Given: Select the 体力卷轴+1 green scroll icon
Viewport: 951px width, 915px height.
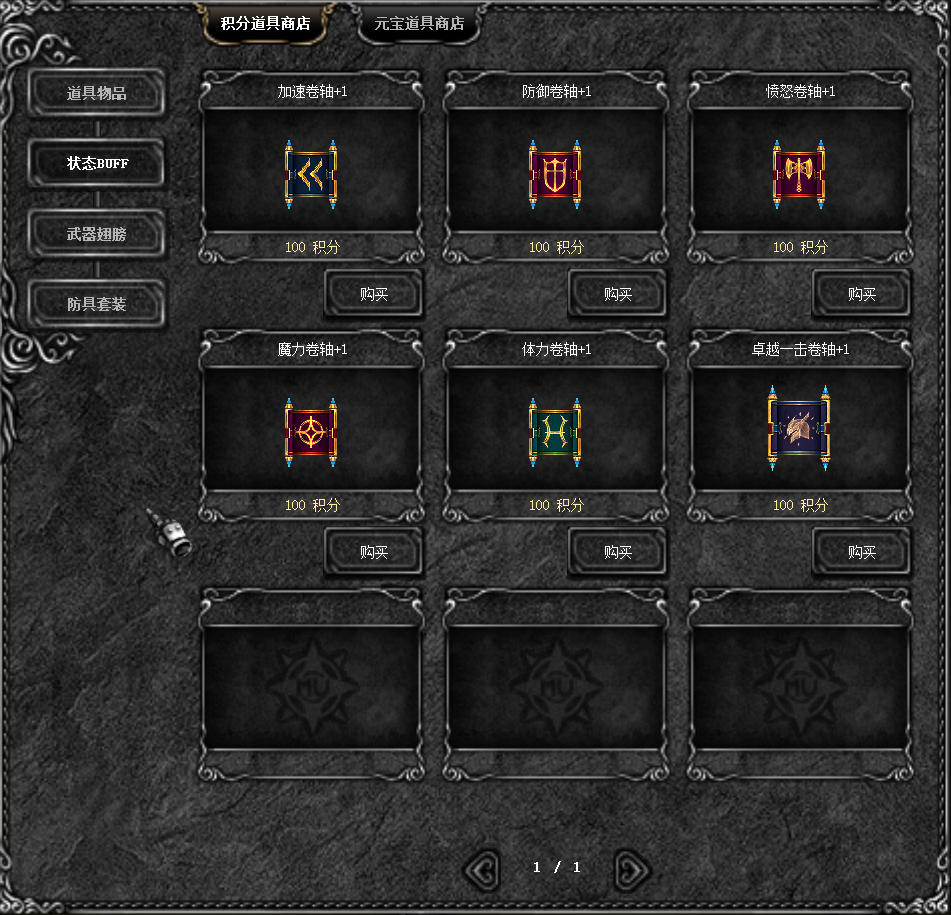Looking at the screenshot, I should (555, 432).
